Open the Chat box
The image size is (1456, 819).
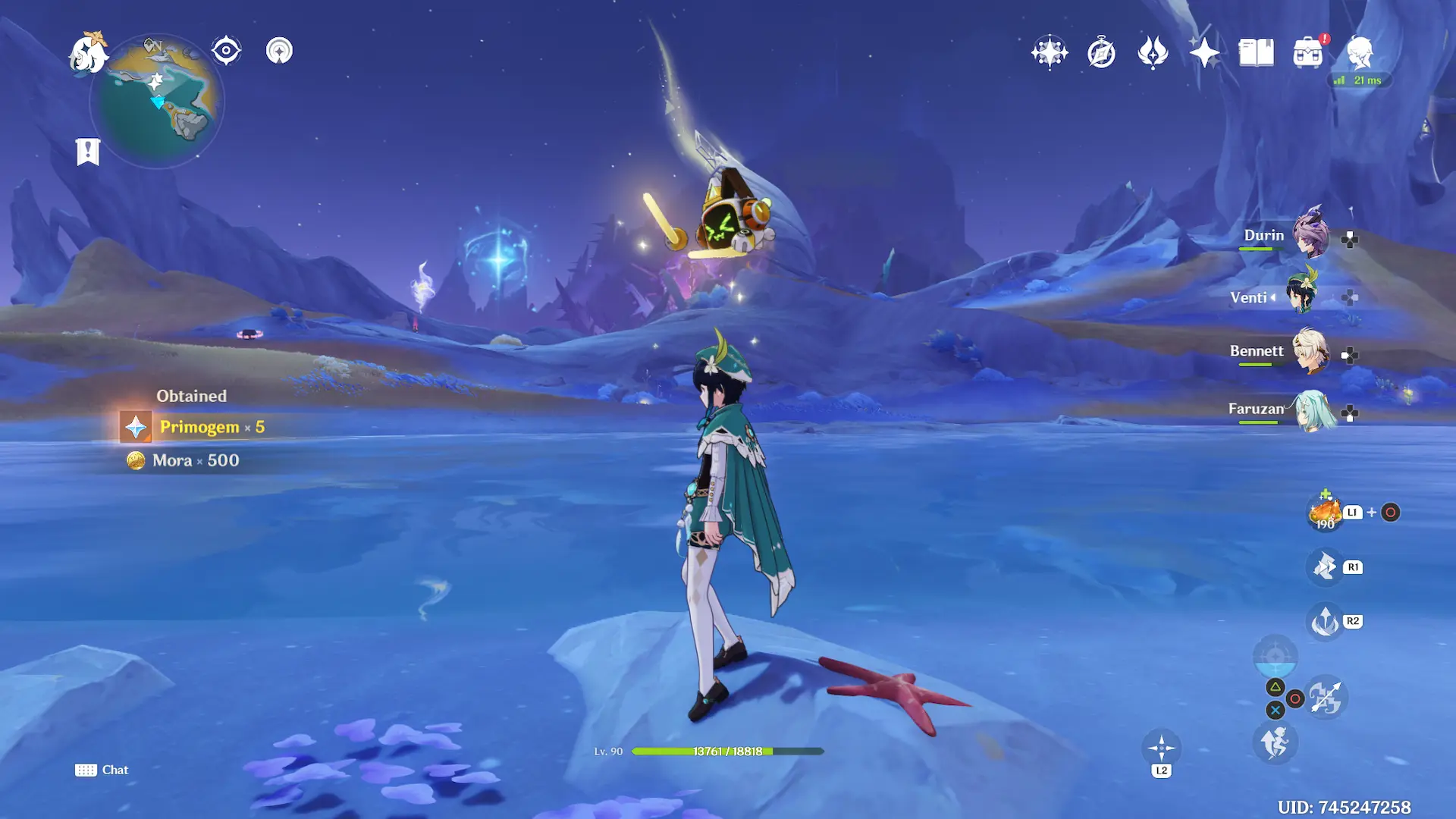tap(102, 770)
